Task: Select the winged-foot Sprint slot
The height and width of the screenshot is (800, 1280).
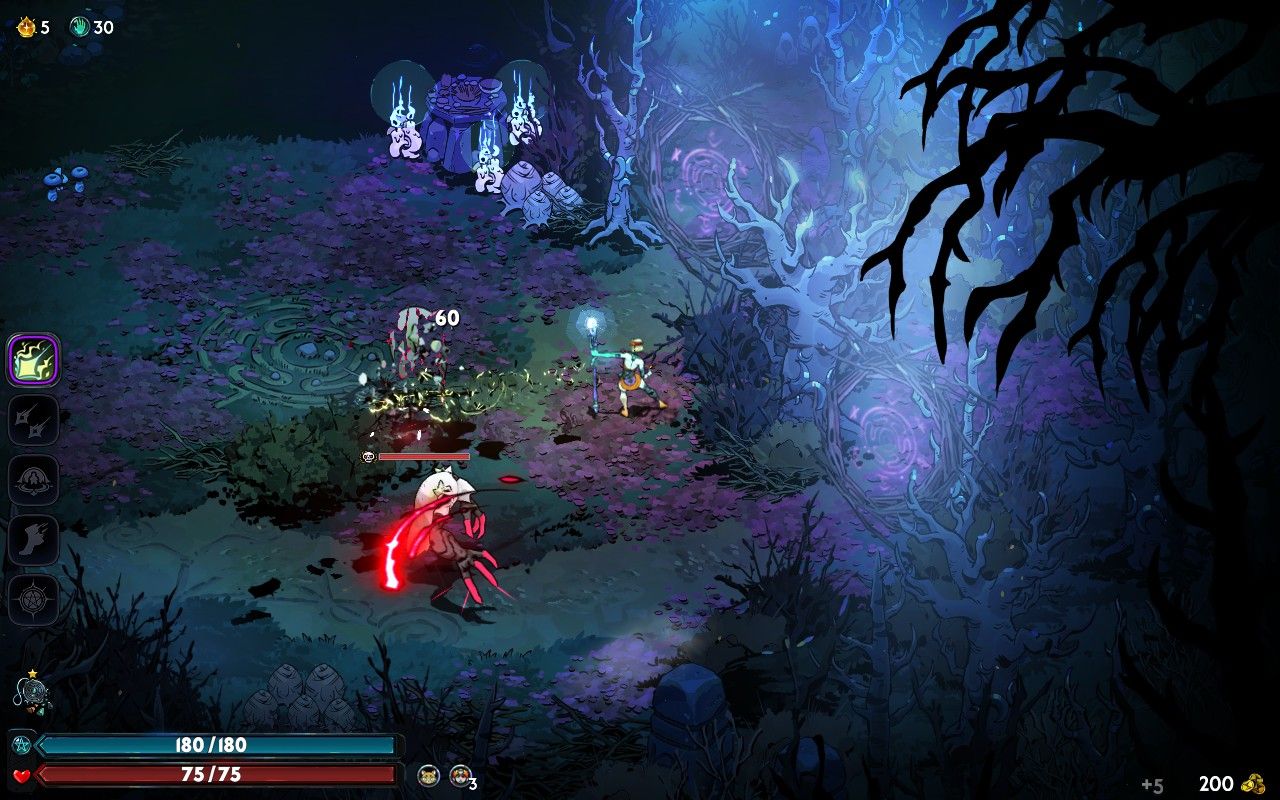Action: click(34, 540)
